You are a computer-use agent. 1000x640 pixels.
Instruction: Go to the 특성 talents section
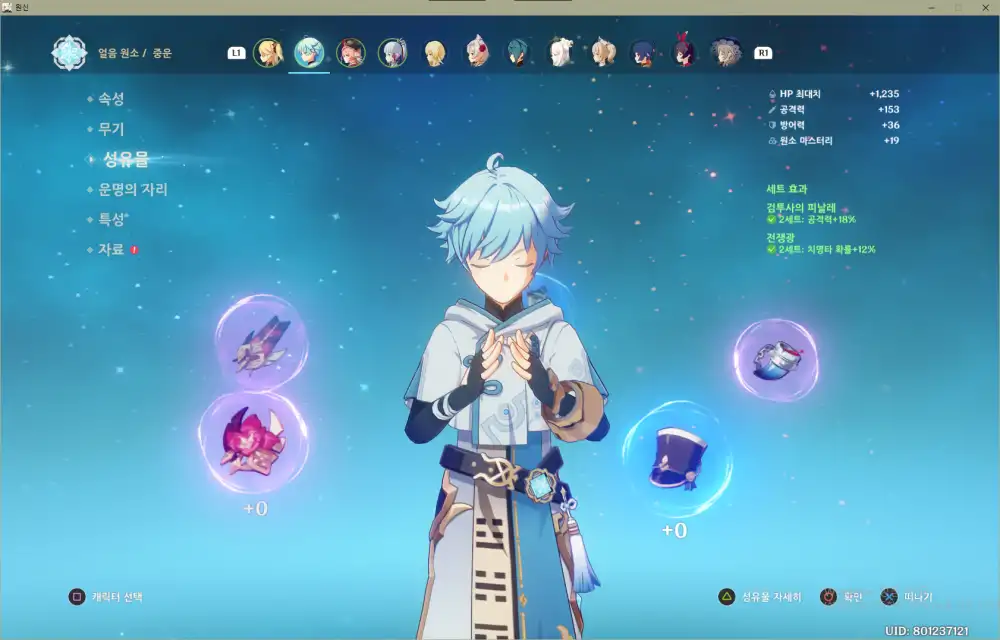click(x=113, y=219)
